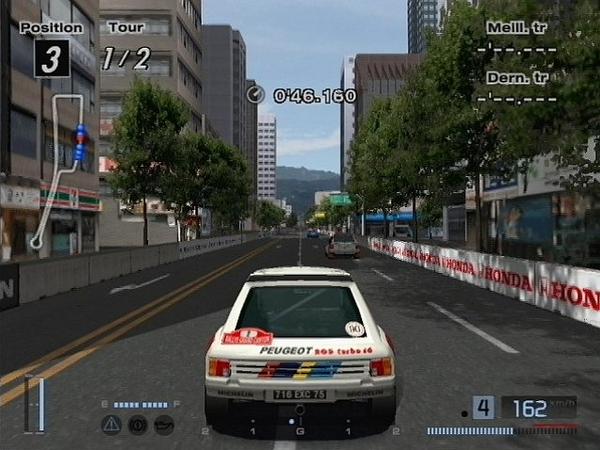Click the brake warning indicator icon

(137, 424)
